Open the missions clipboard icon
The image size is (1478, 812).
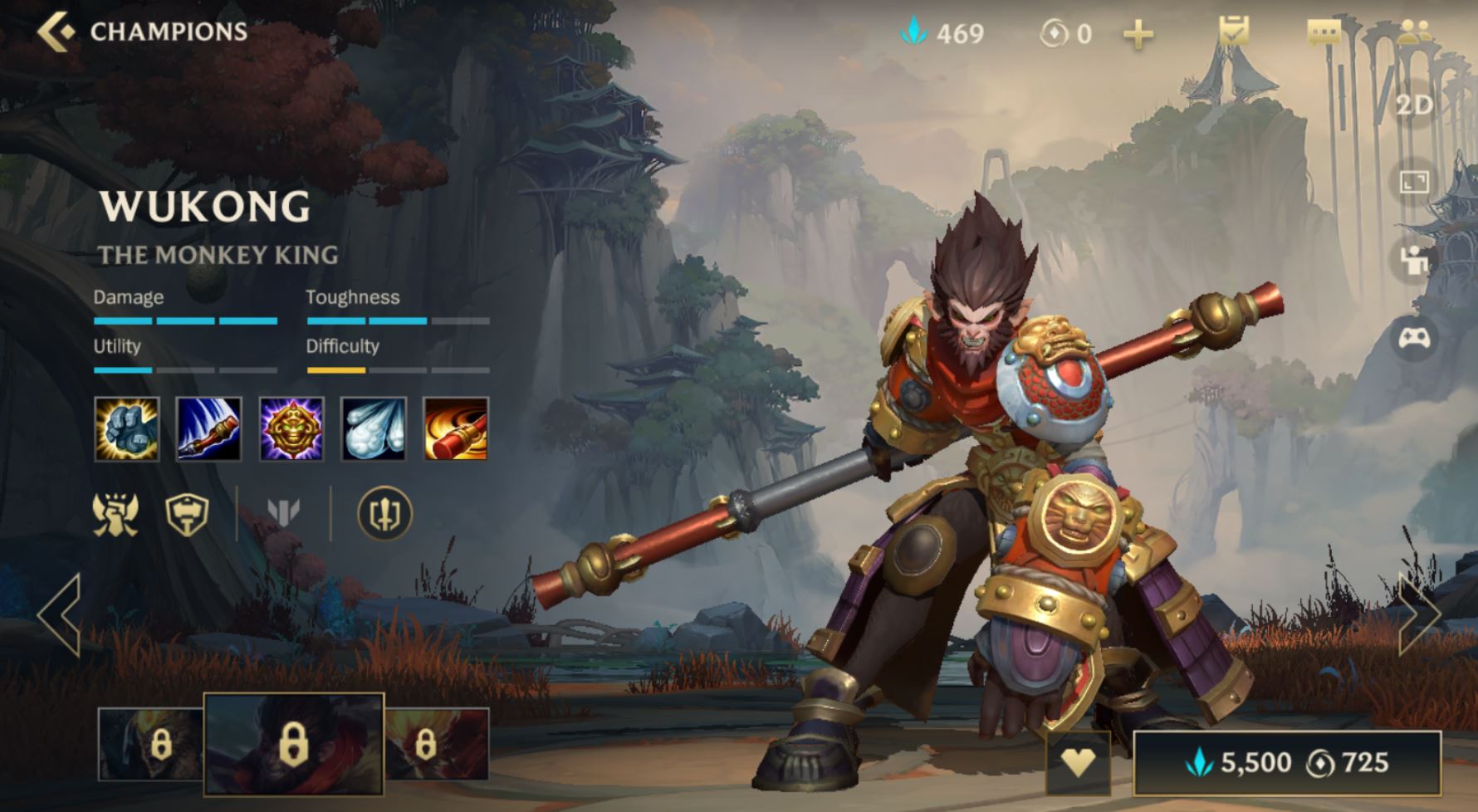pos(1233,33)
